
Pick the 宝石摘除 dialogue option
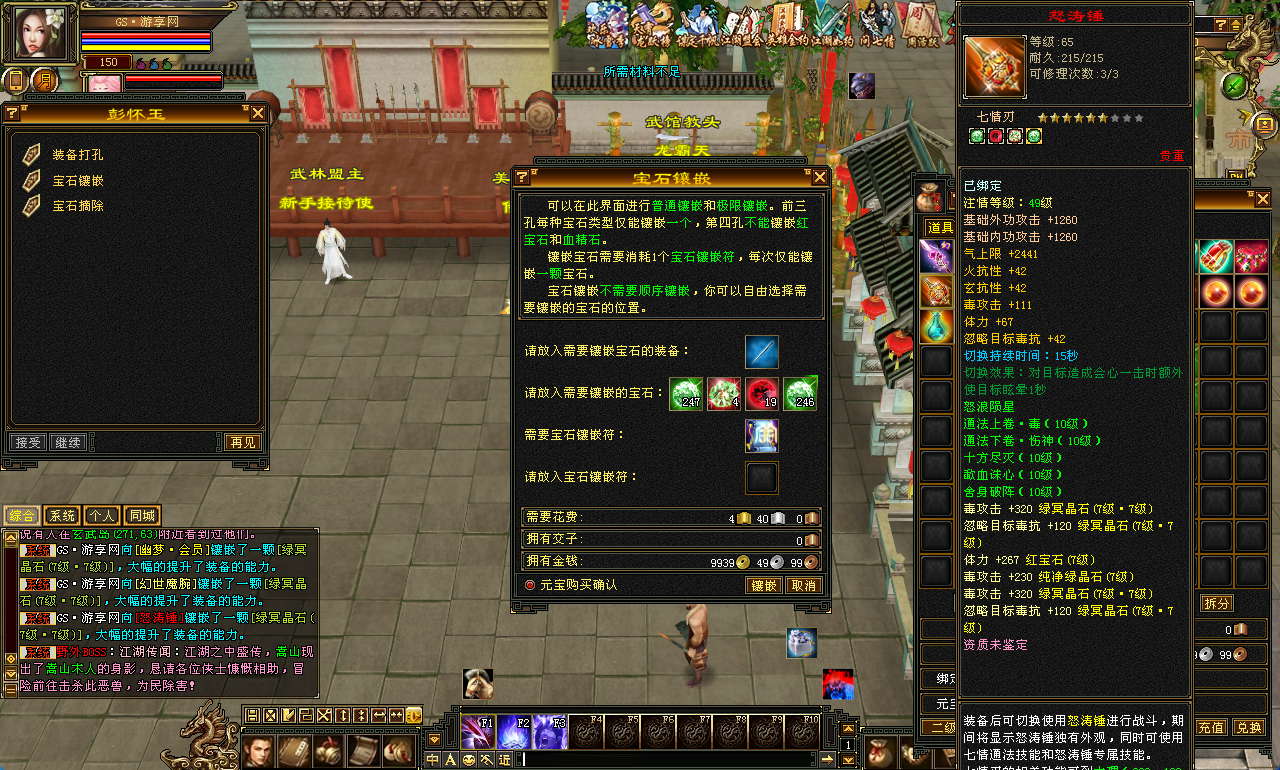77,206
